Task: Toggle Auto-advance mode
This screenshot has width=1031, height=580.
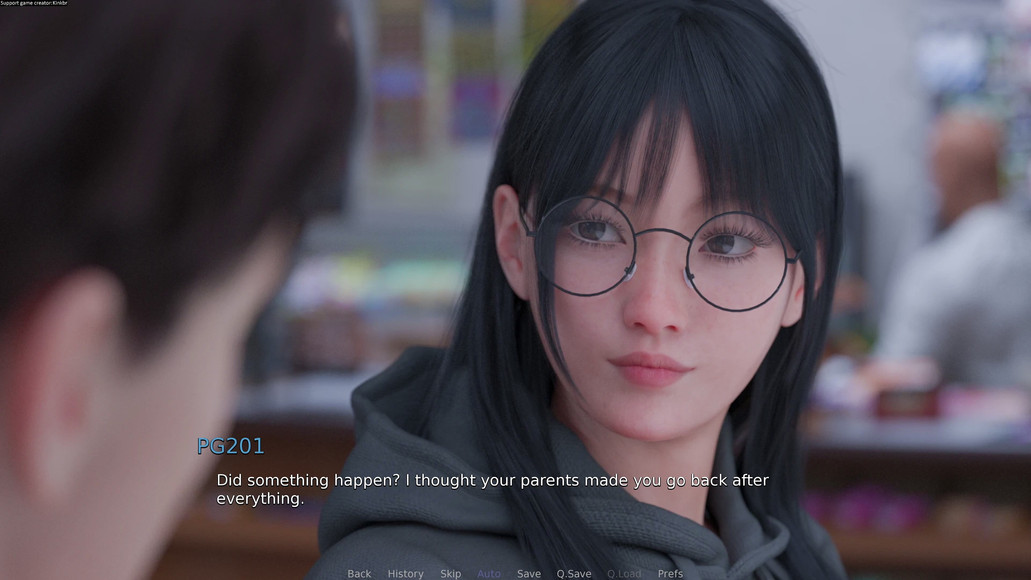Action: click(489, 573)
